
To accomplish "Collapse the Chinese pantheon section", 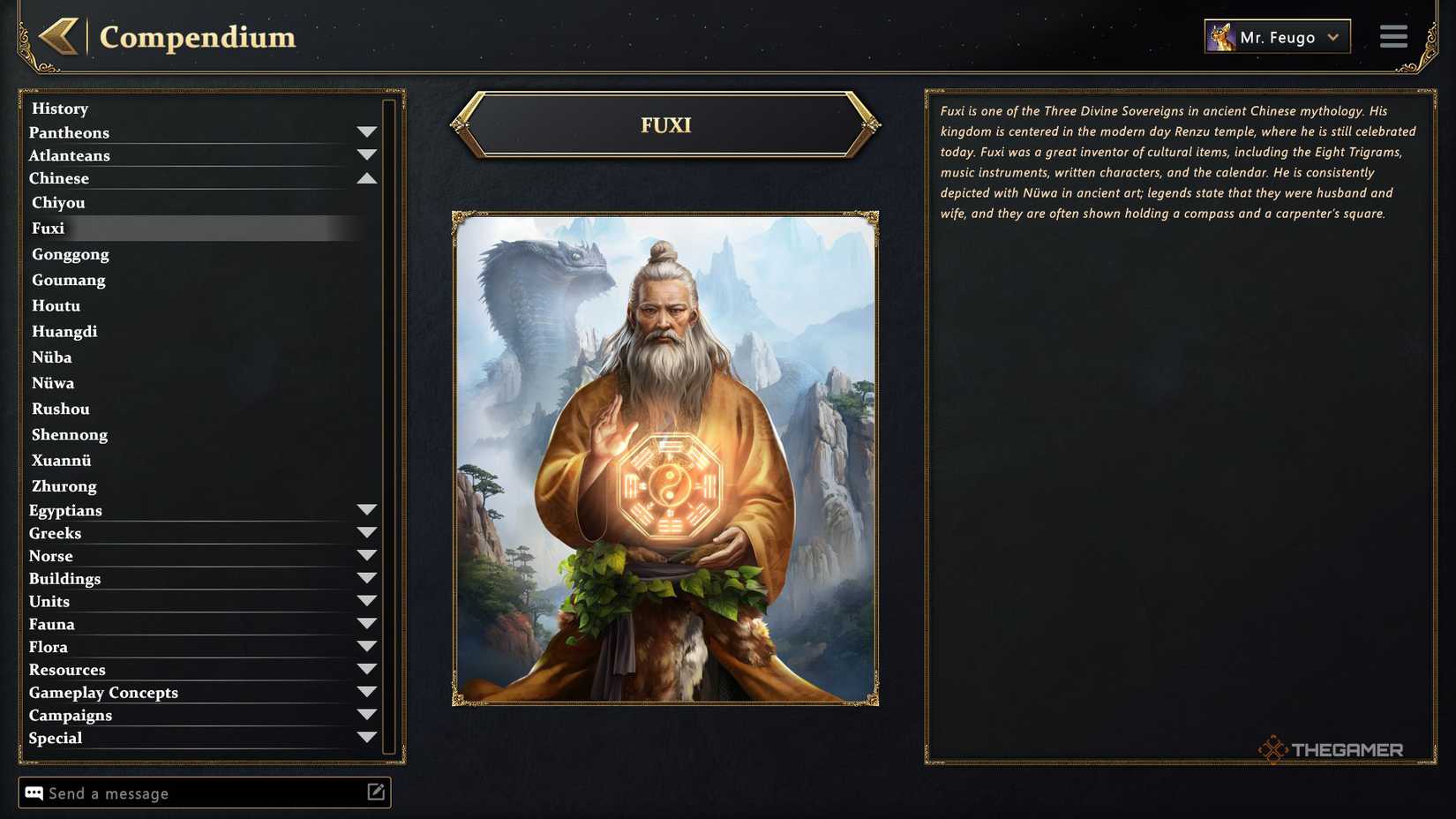I will [x=368, y=177].
